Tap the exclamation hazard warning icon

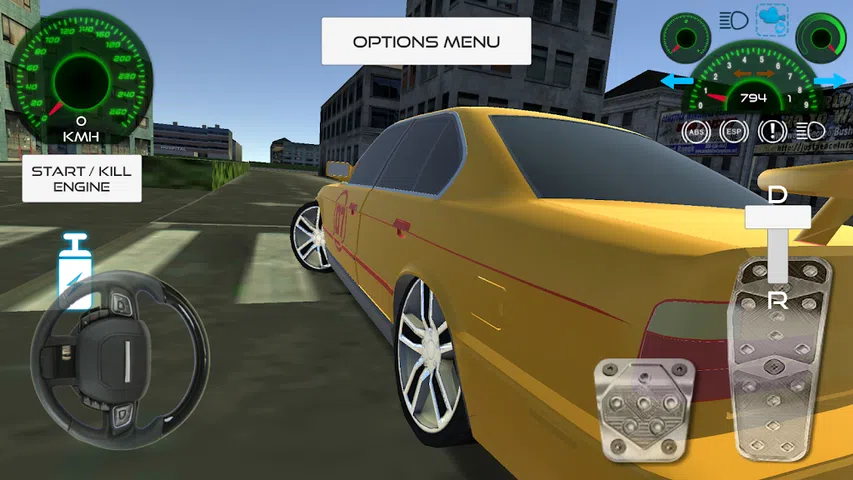[x=771, y=130]
